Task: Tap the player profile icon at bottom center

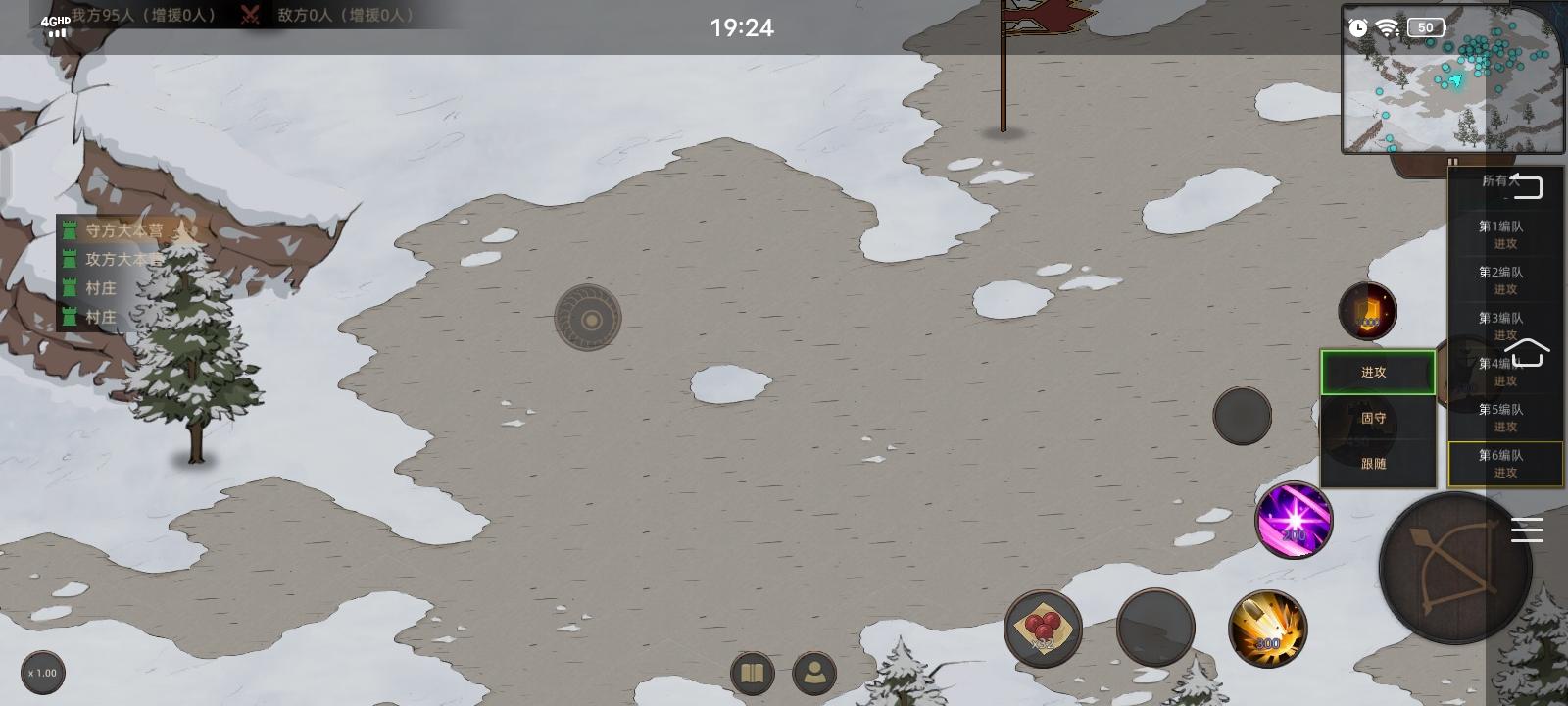Action: pyautogui.click(x=813, y=674)
